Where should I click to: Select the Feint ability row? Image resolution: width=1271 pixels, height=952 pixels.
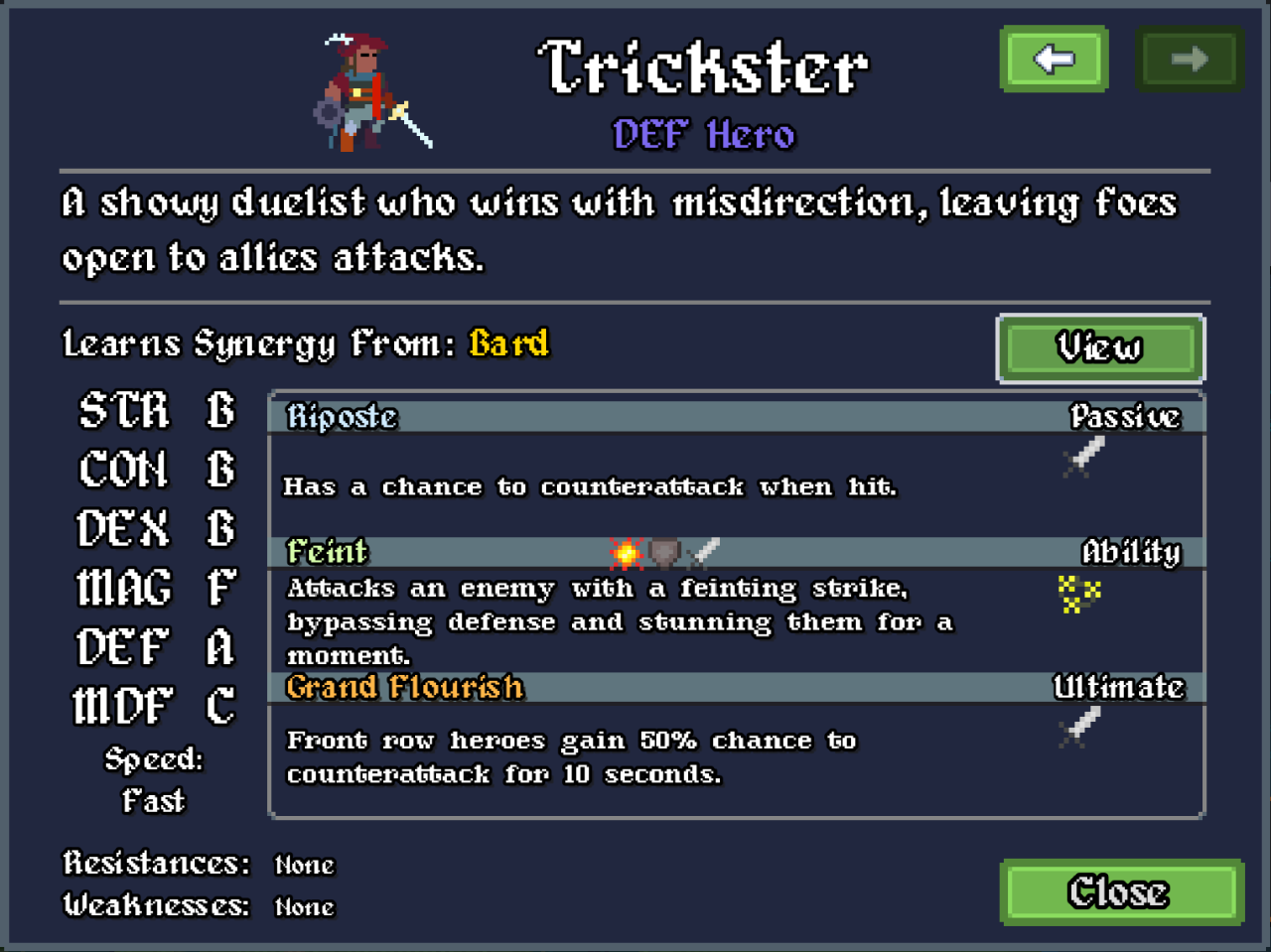[x=735, y=552]
